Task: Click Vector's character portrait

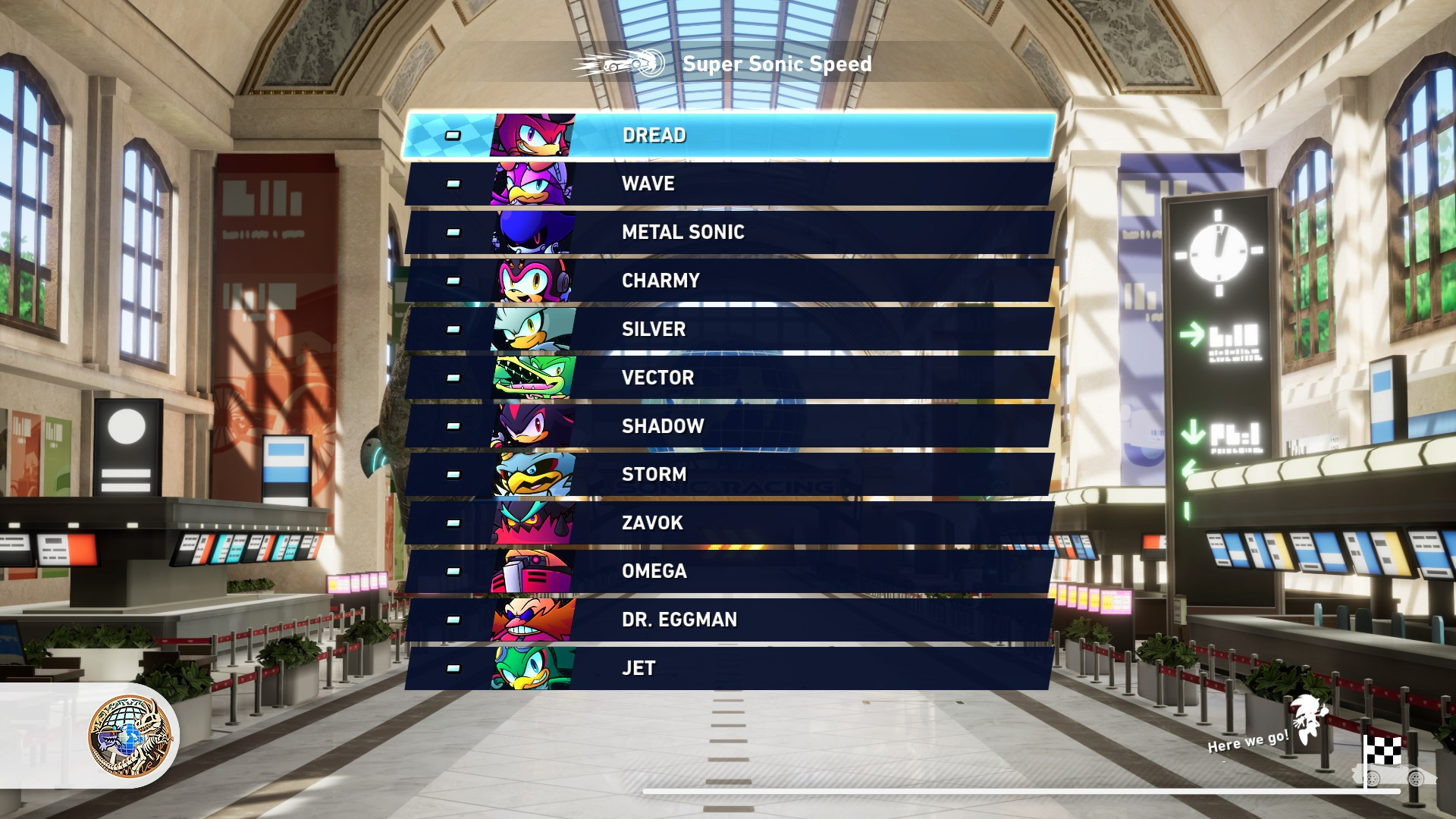Action: point(531,377)
